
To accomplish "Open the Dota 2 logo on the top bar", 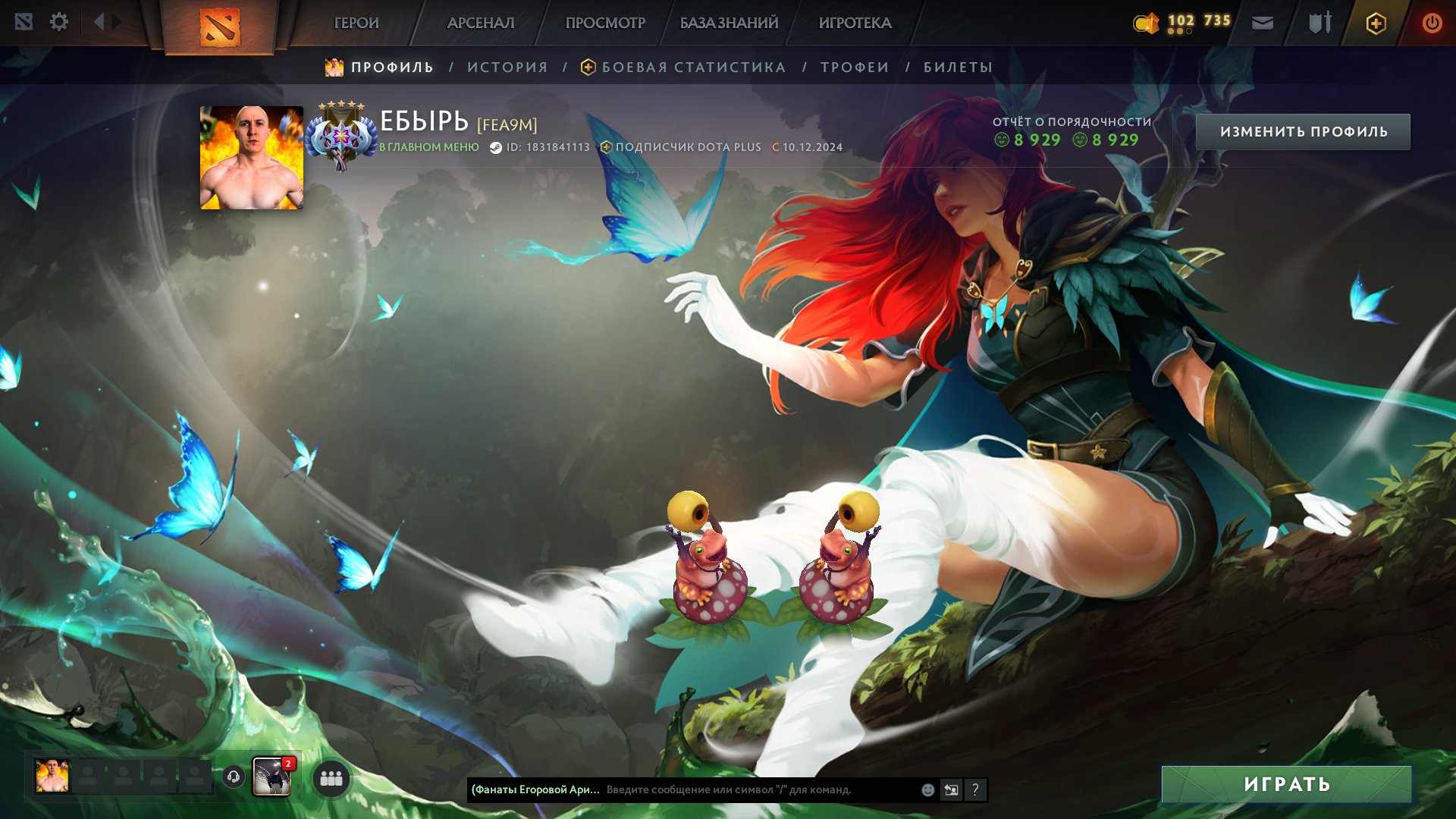I will (221, 24).
